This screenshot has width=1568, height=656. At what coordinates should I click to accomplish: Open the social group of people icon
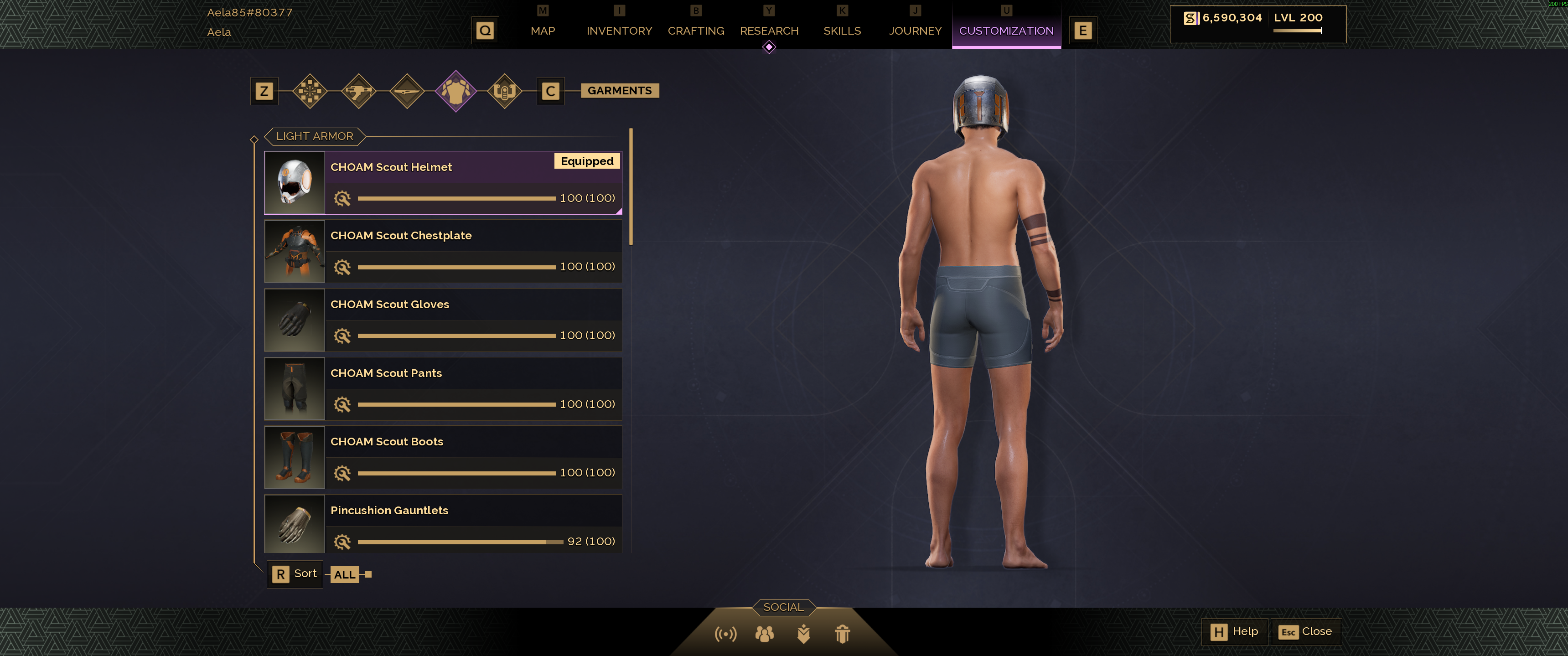(x=764, y=634)
